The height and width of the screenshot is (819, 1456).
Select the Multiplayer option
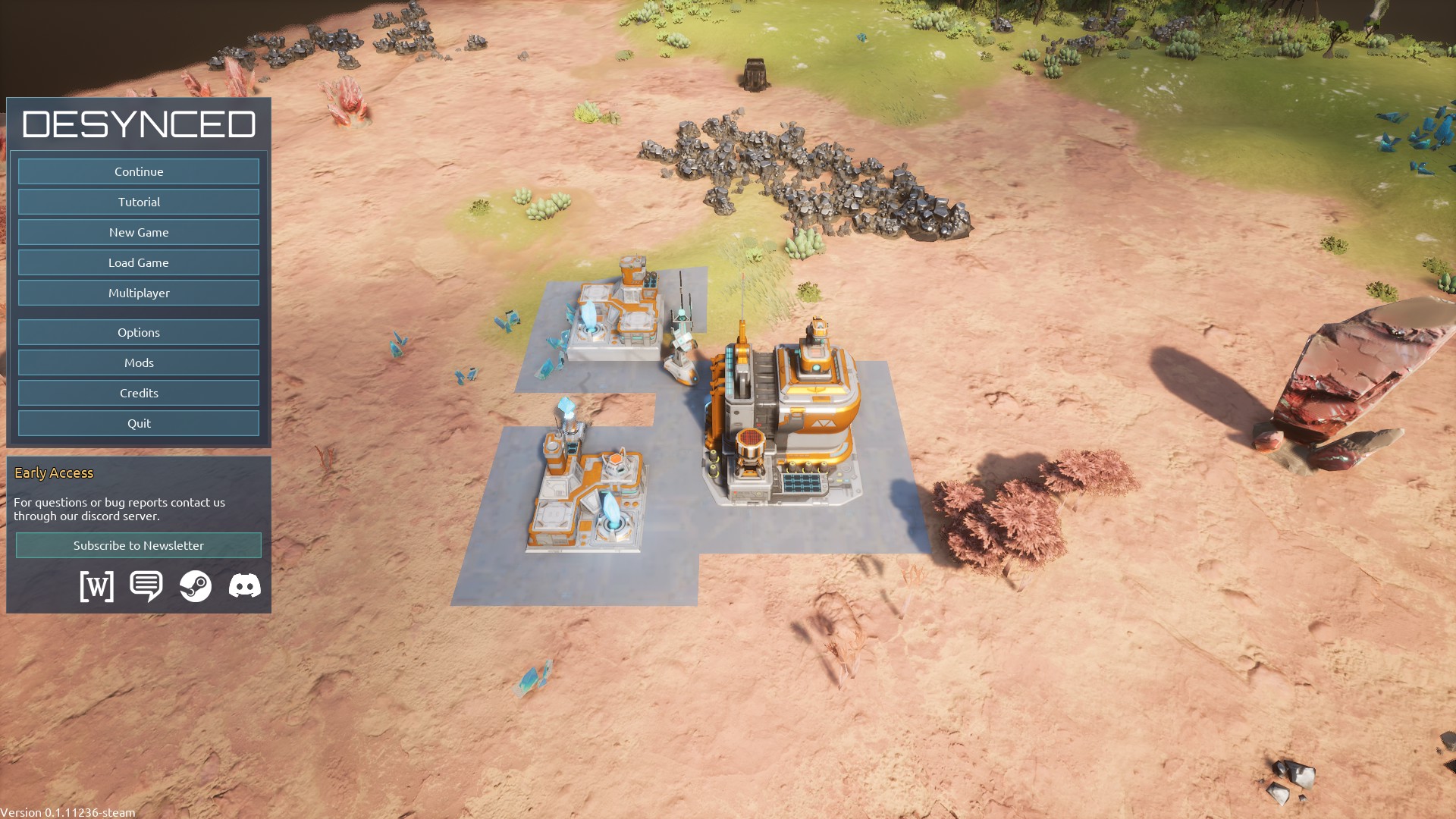139,293
